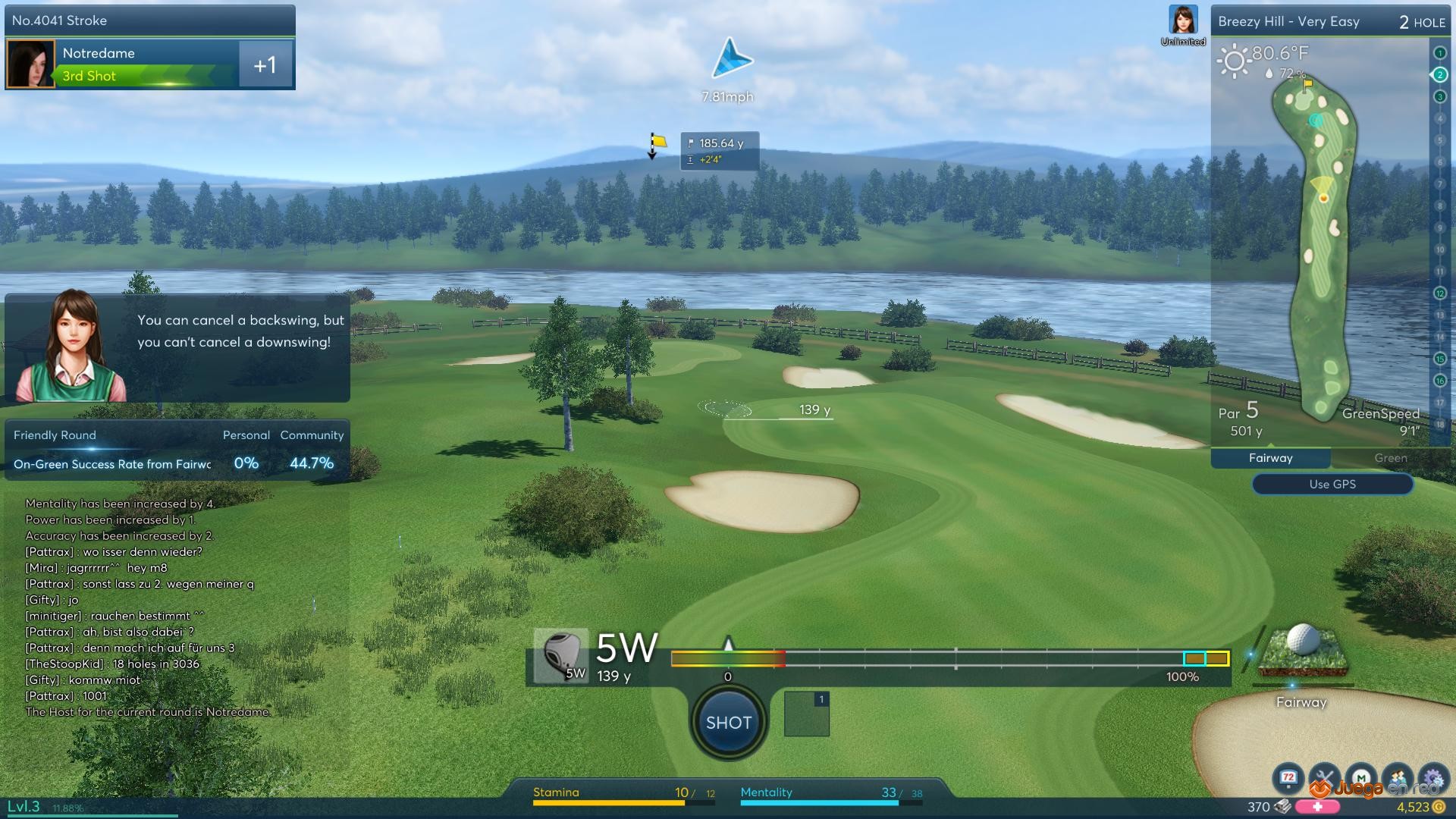Click the Friendly Round stats panel
The height and width of the screenshot is (819, 1456).
click(177, 450)
